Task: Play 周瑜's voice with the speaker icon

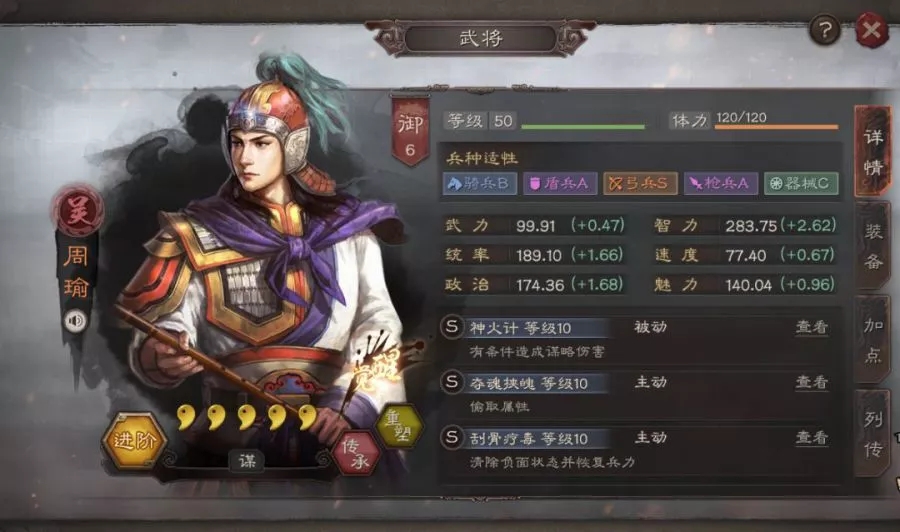Action: coord(74,320)
